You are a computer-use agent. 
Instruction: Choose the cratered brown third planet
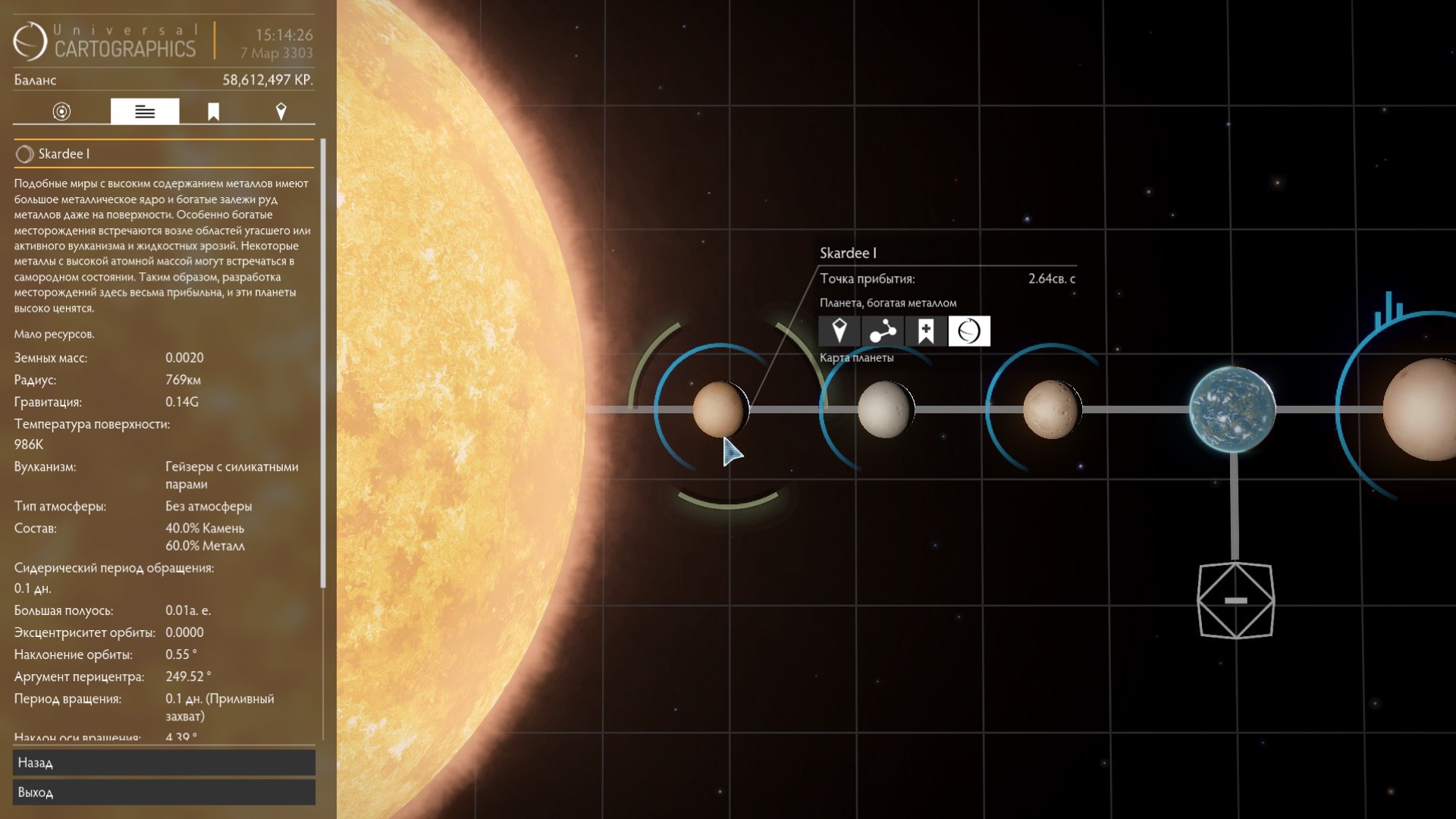tap(1051, 409)
